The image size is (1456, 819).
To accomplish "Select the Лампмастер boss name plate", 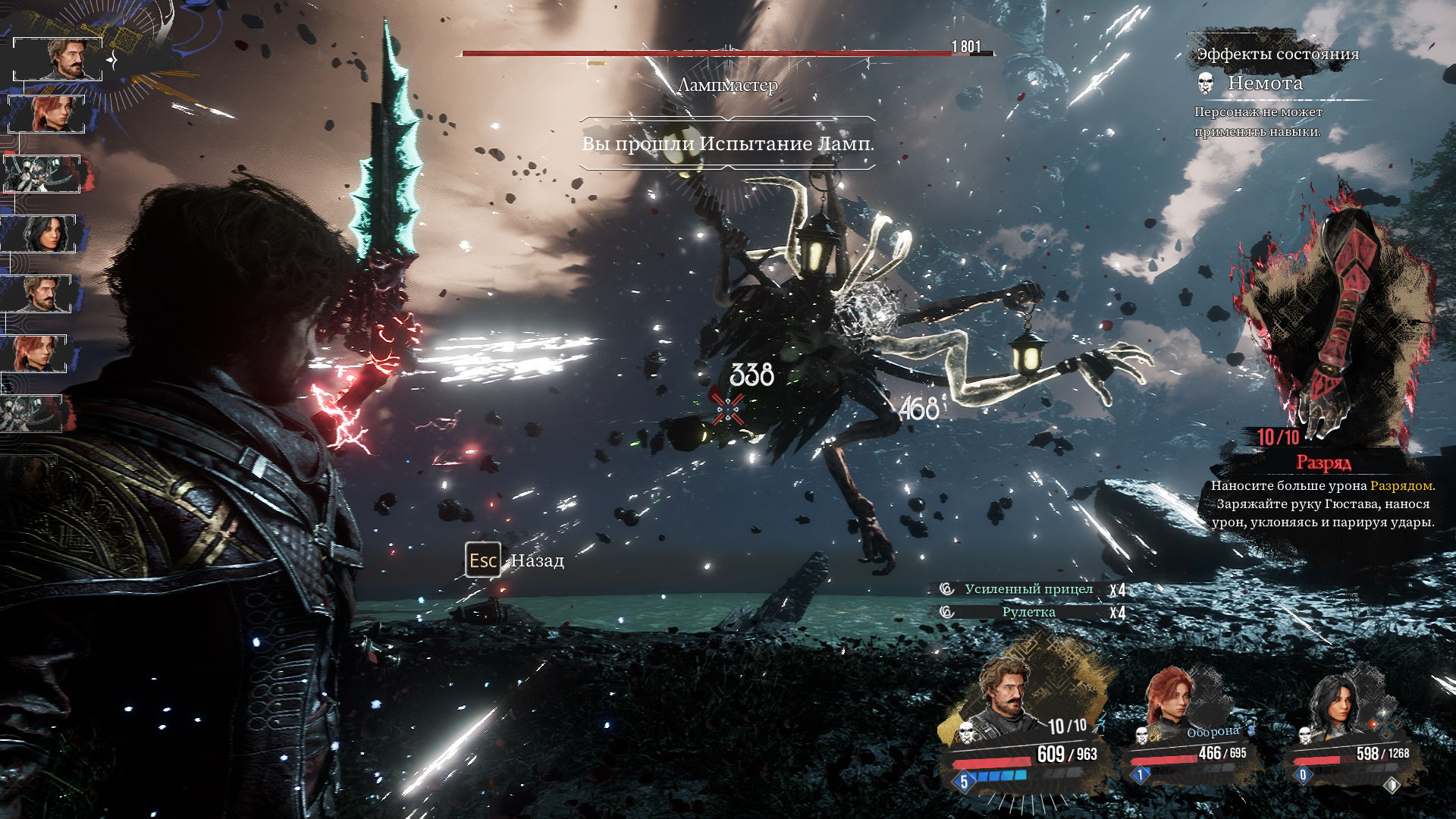I will tap(727, 85).
